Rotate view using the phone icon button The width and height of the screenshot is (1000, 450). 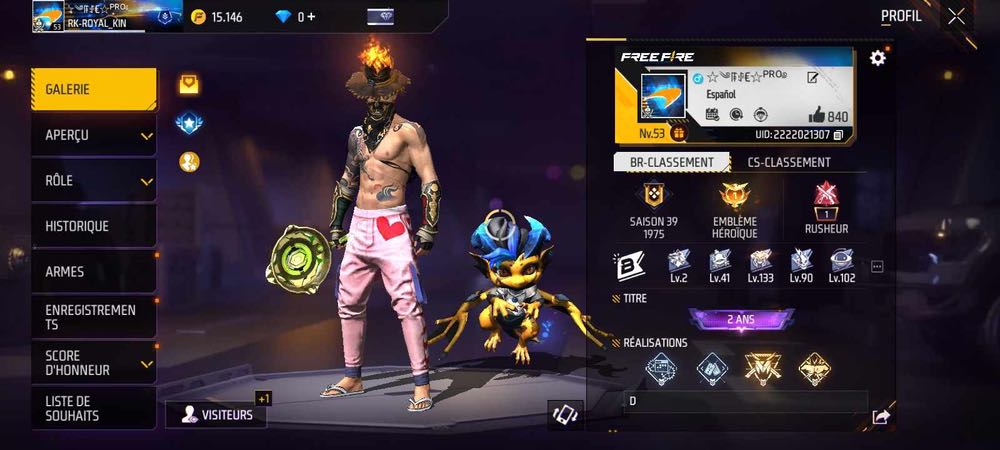[565, 414]
